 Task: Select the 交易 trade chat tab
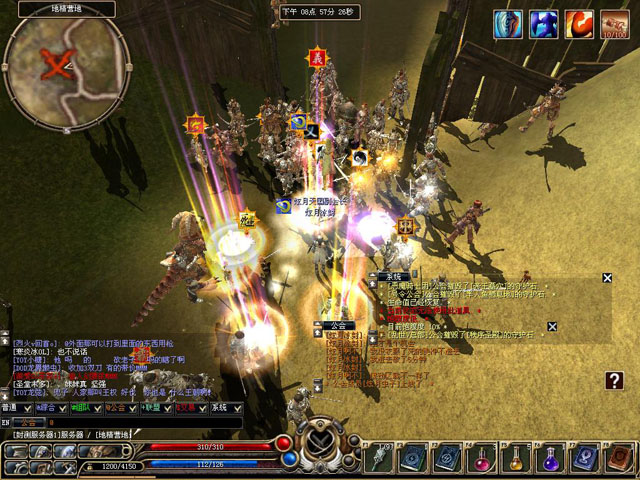coord(187,408)
